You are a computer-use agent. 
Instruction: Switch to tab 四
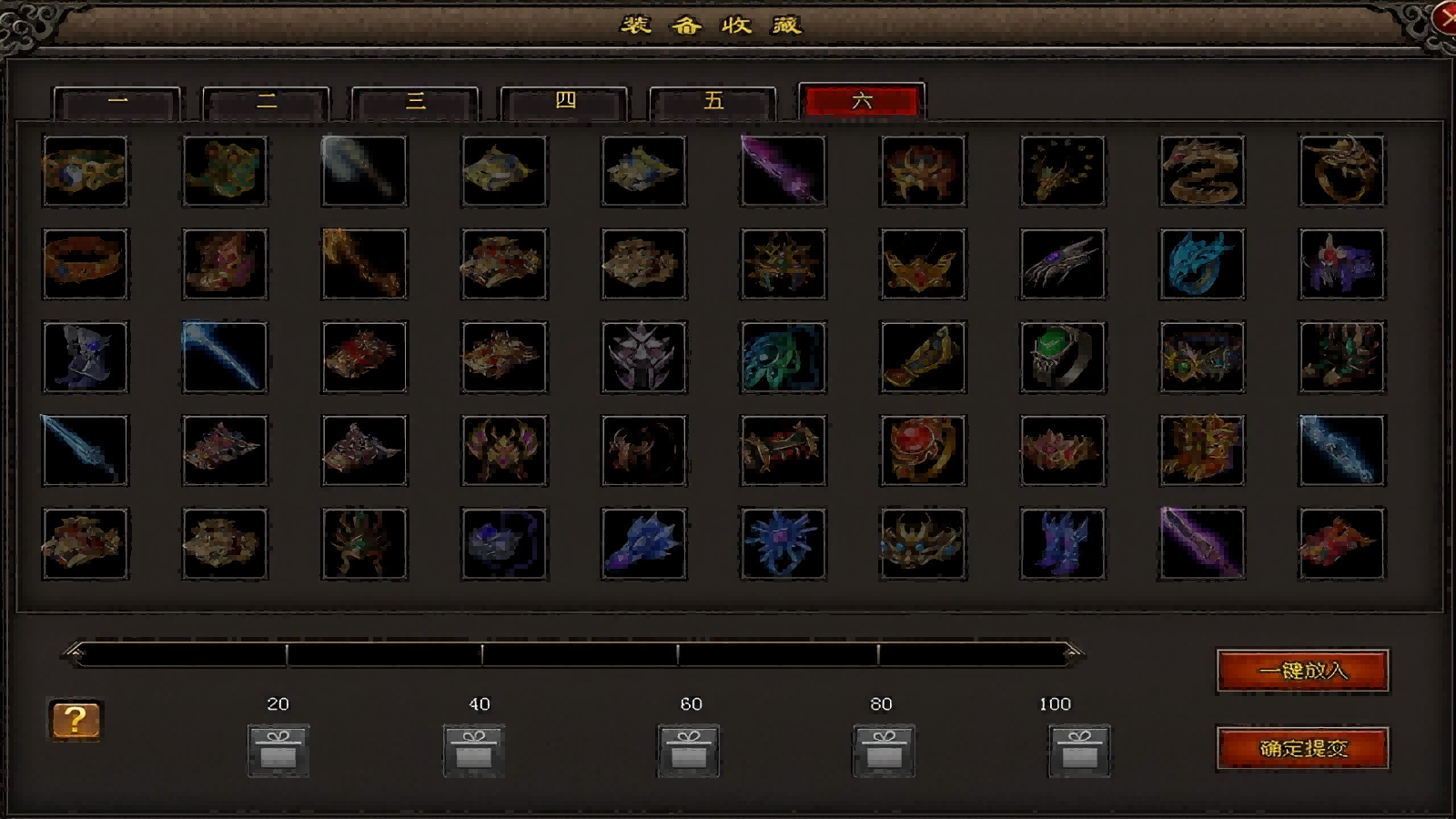(x=564, y=101)
